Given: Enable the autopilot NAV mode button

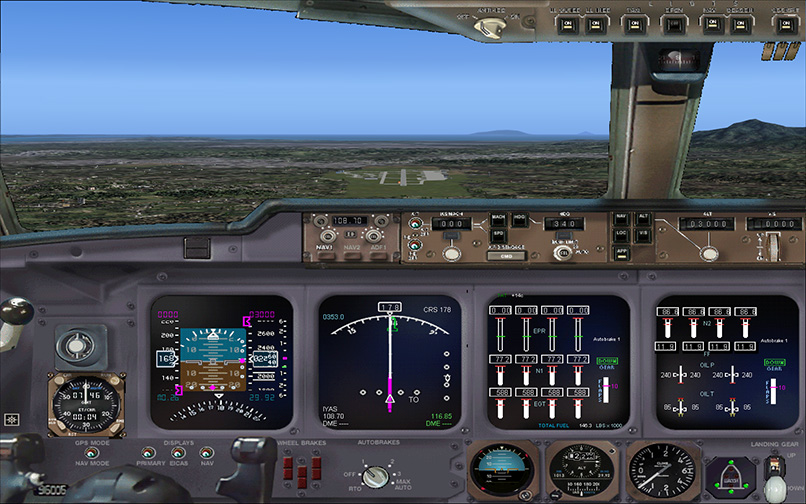Looking at the screenshot, I should pyautogui.click(x=621, y=217).
